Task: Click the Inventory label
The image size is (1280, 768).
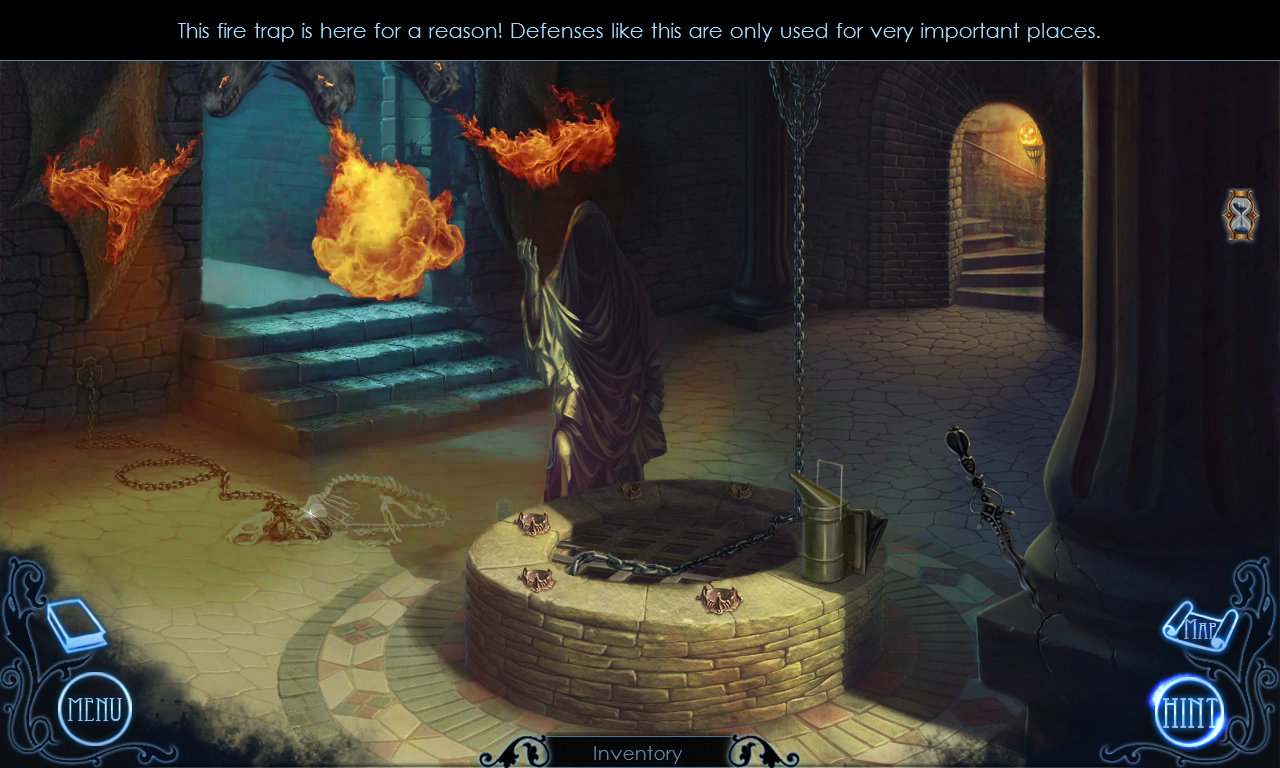Action: coord(638,754)
